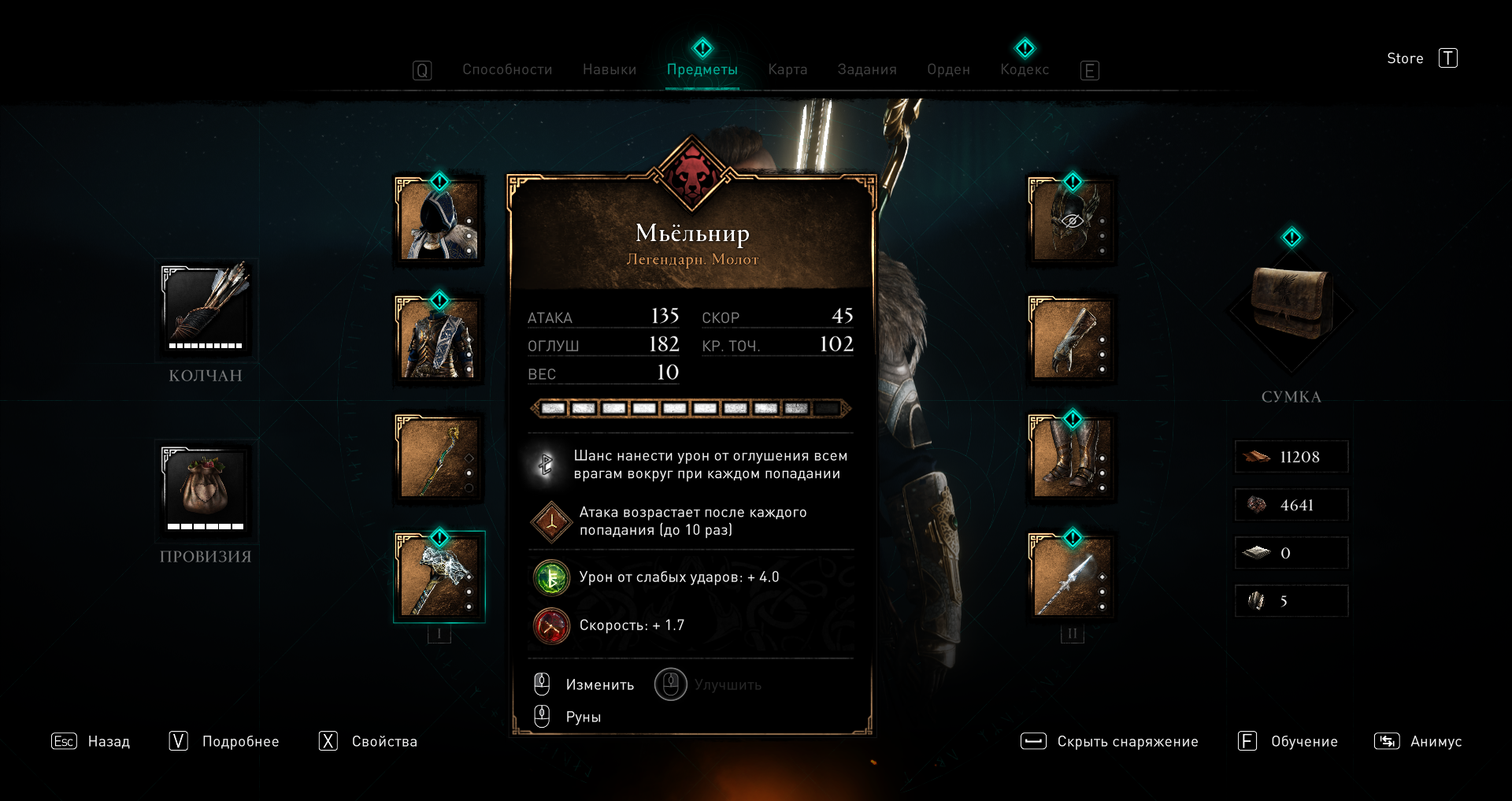Click Скрыть снаряжение to hide gear

(1127, 741)
